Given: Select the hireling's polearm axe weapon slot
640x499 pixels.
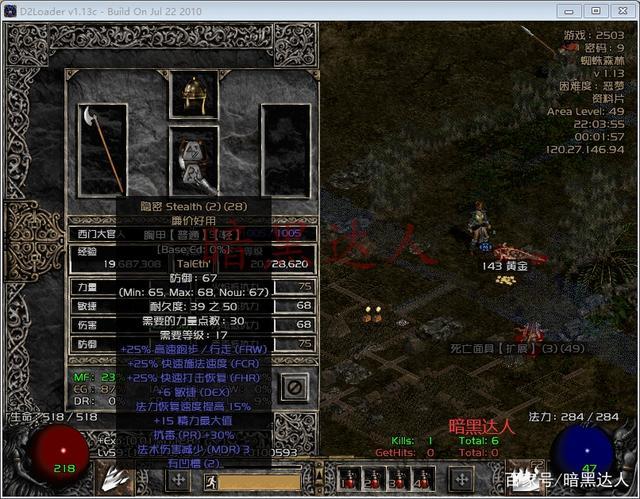Looking at the screenshot, I should (x=102, y=148).
